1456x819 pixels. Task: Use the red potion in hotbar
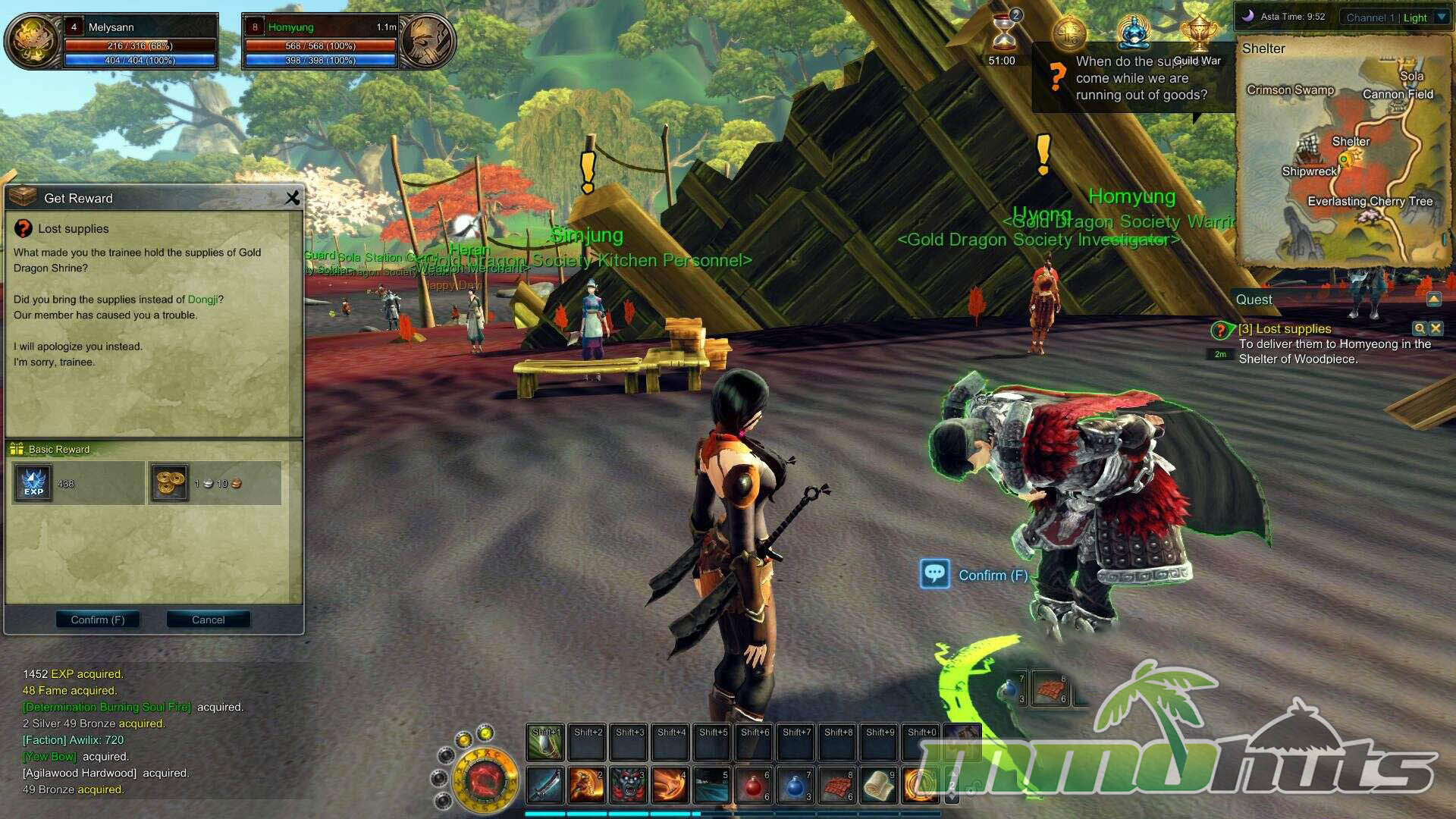tap(753, 786)
